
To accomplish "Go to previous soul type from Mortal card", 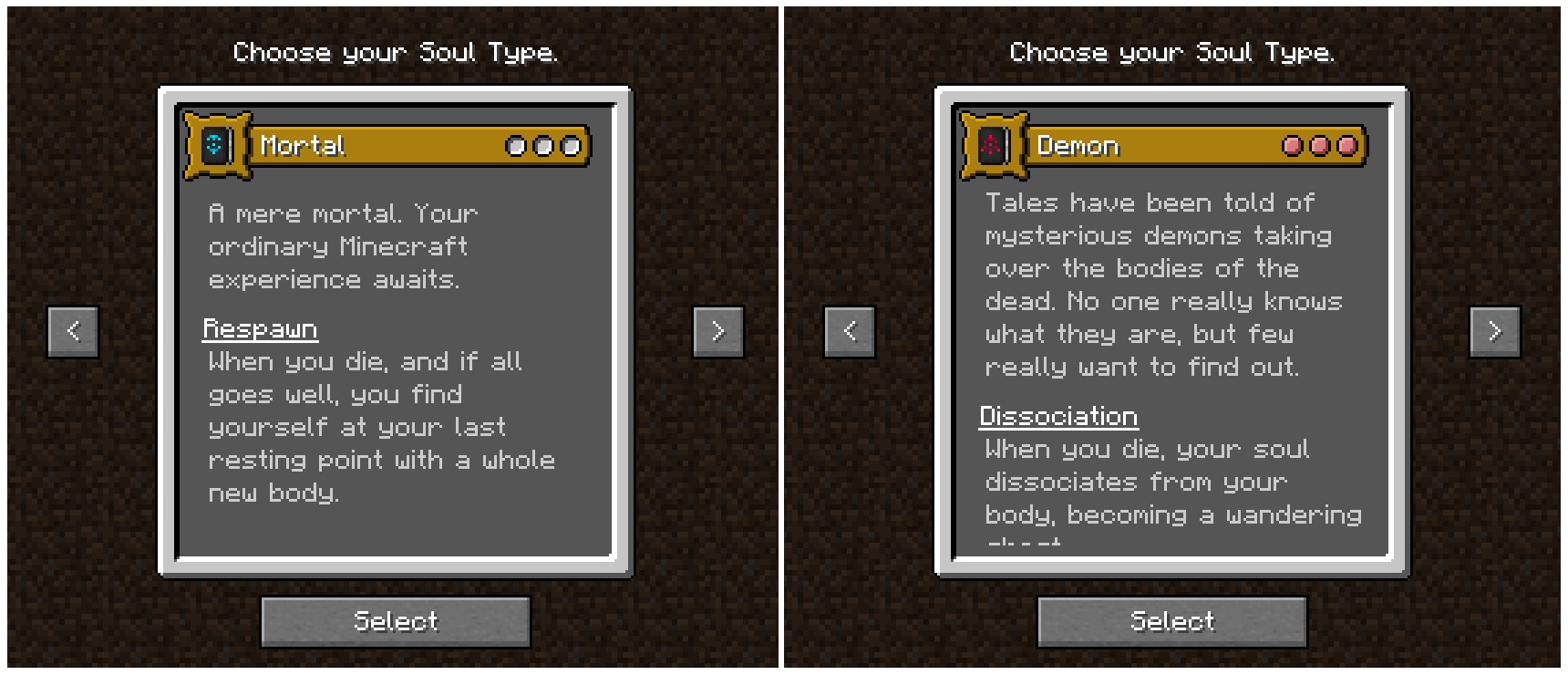I will click(x=73, y=331).
